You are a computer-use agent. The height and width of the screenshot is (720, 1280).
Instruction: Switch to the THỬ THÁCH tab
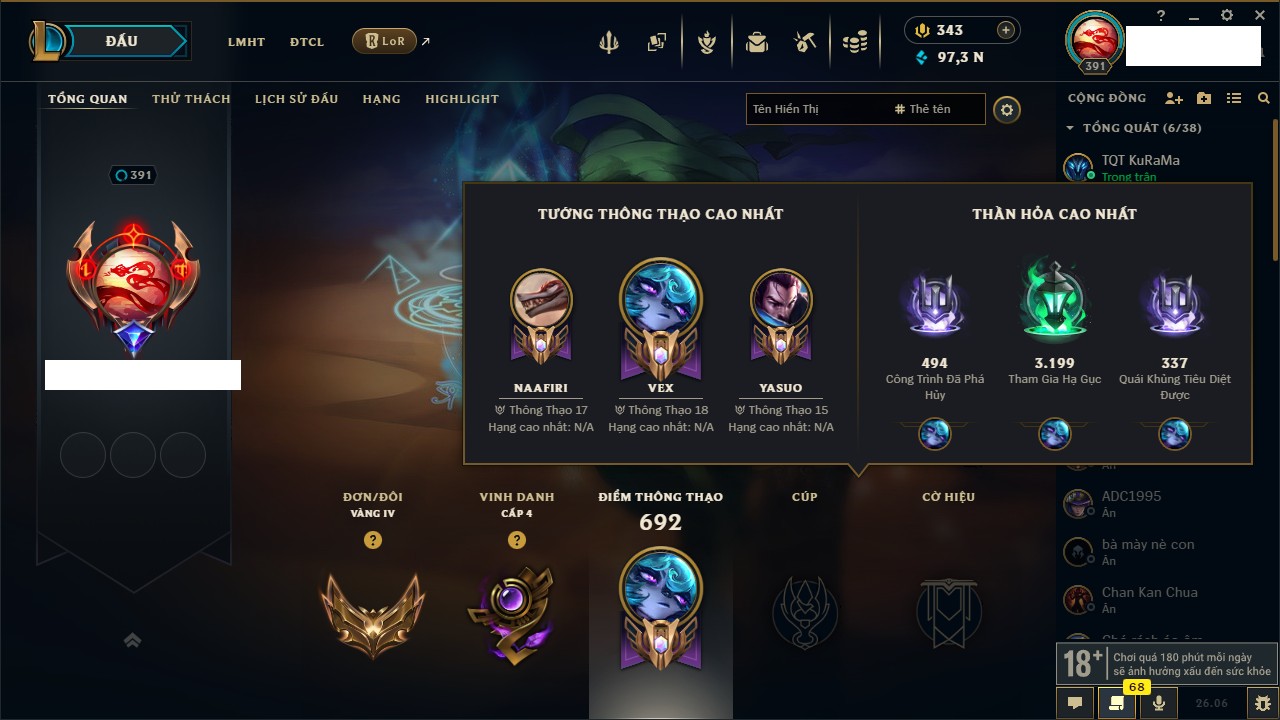191,99
